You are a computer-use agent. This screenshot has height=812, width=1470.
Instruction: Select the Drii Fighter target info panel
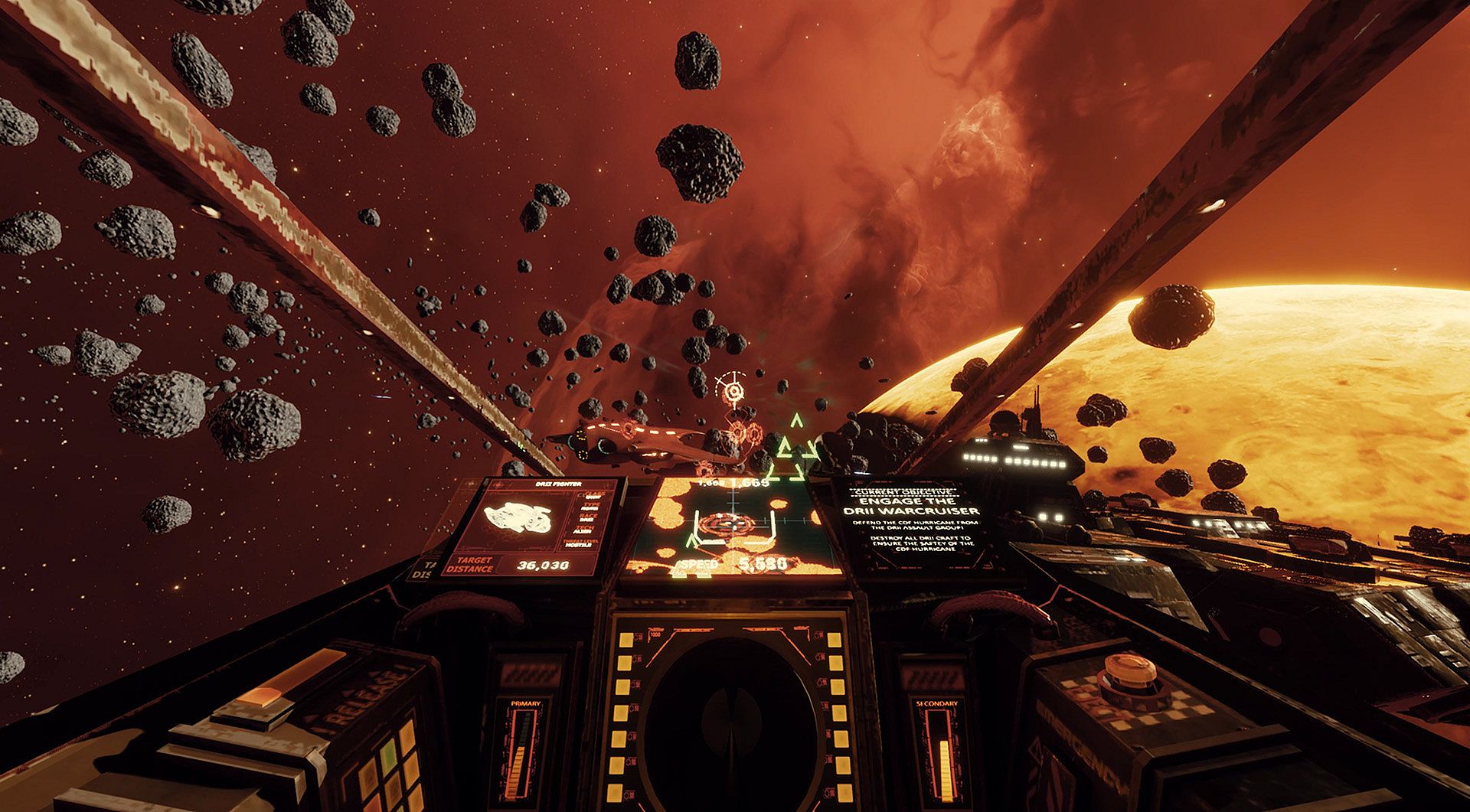click(534, 527)
